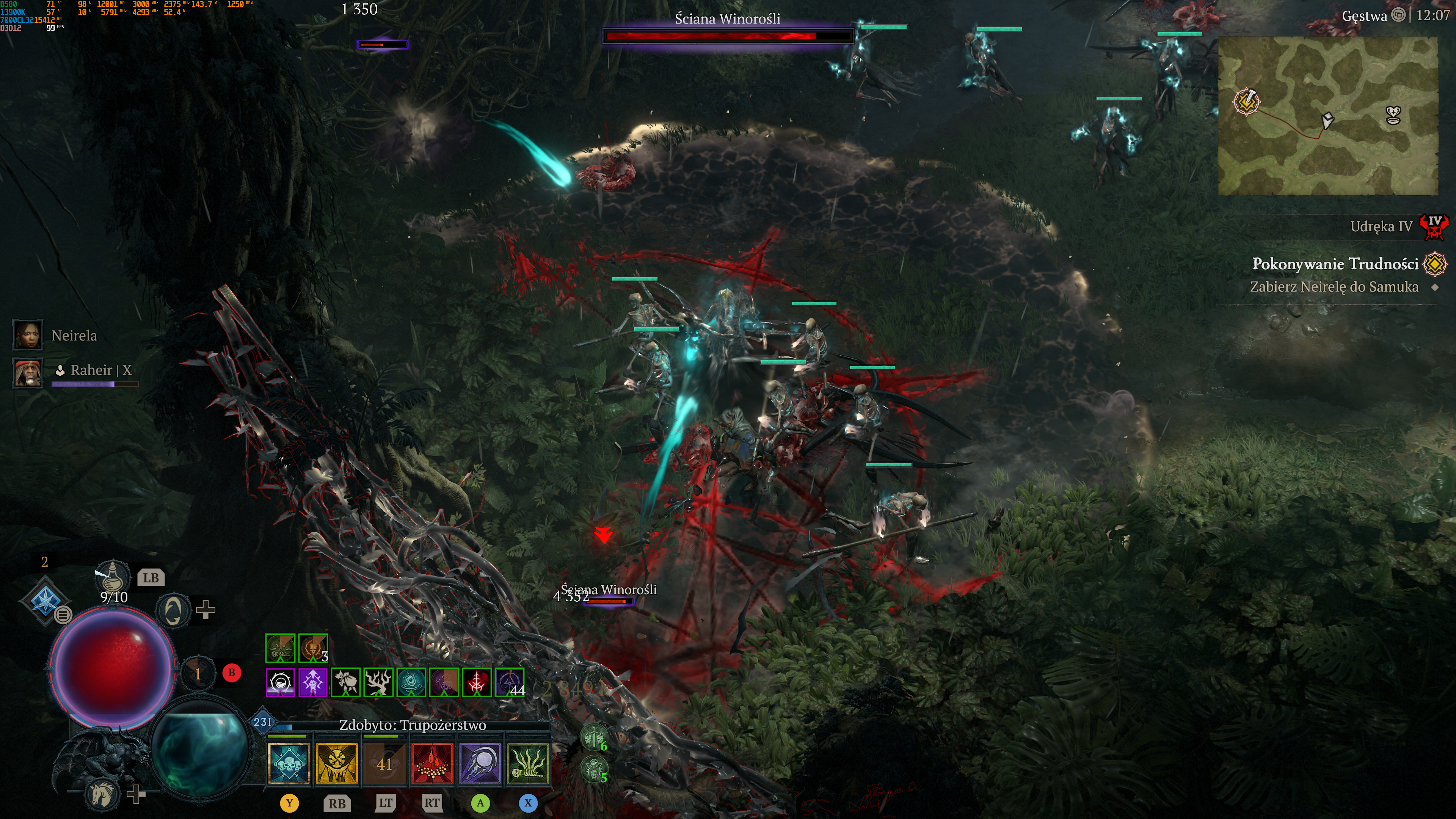Select Neirela's party portrait

click(x=27, y=335)
